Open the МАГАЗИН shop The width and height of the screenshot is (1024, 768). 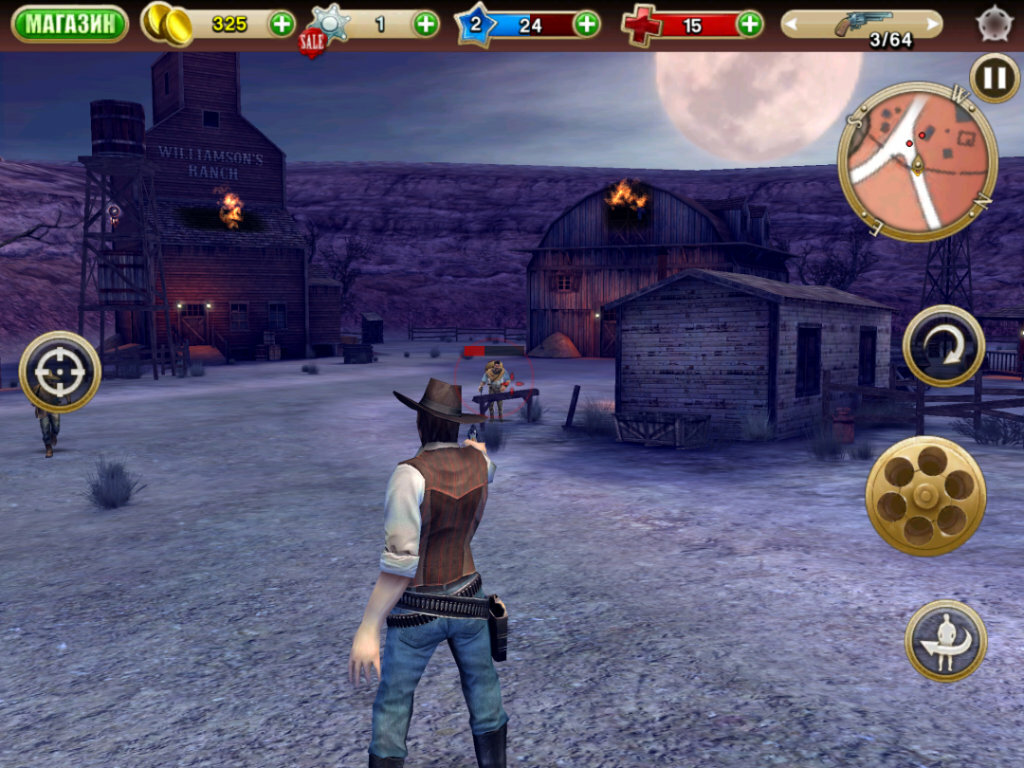(x=70, y=24)
